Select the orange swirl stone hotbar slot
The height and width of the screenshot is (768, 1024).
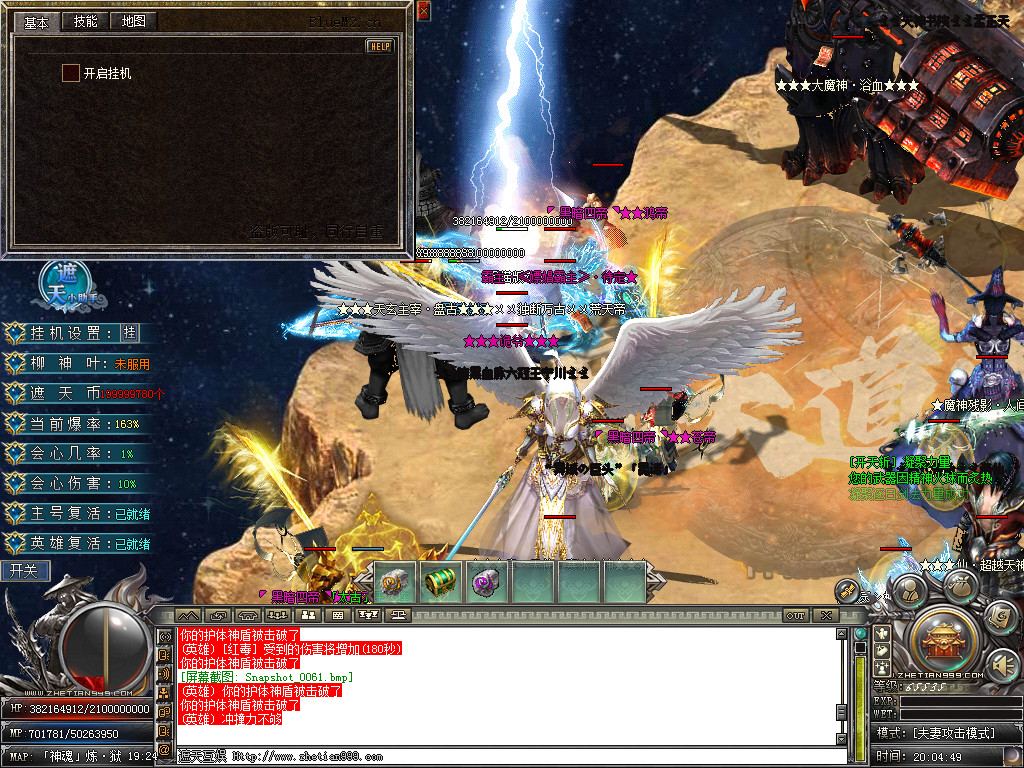tap(393, 582)
